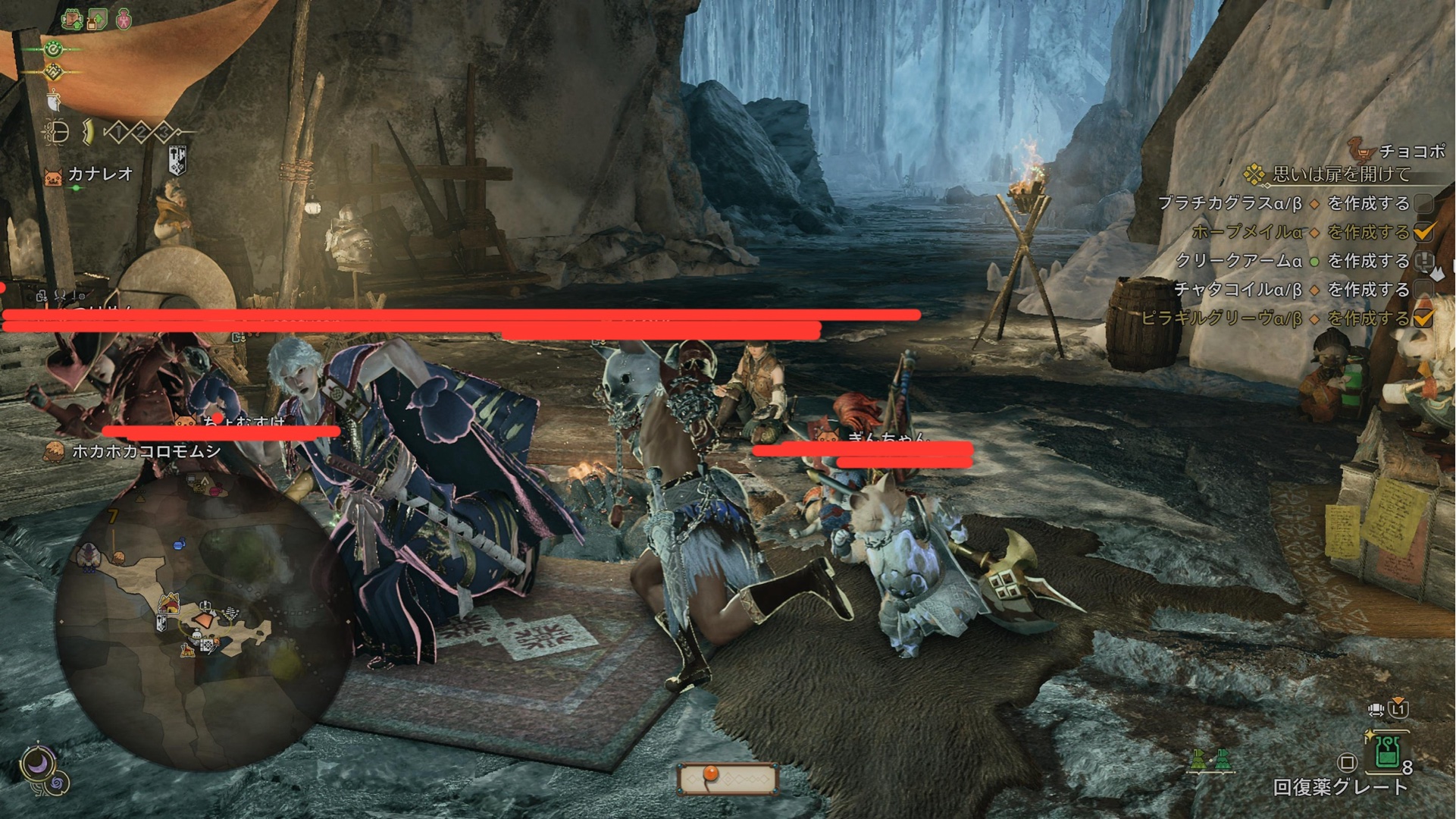Open the 思いは扉を開けて quest tracker
This screenshot has width=1456, height=819.
click(x=1341, y=174)
